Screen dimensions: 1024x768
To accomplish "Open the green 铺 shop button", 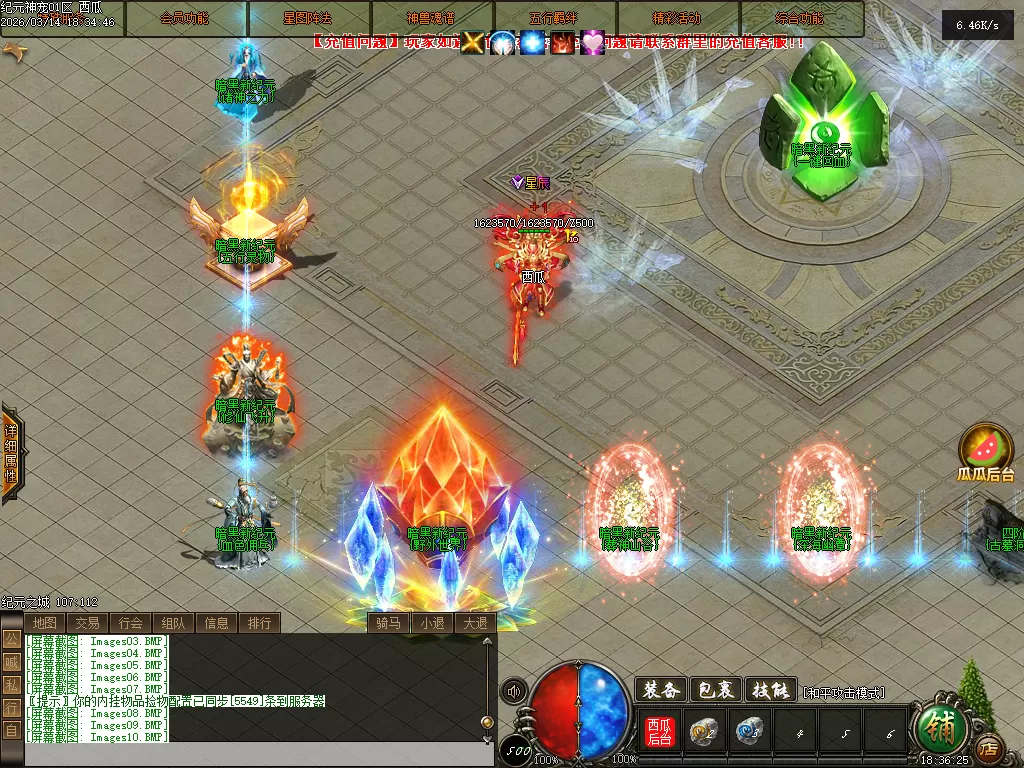I will pyautogui.click(x=939, y=729).
